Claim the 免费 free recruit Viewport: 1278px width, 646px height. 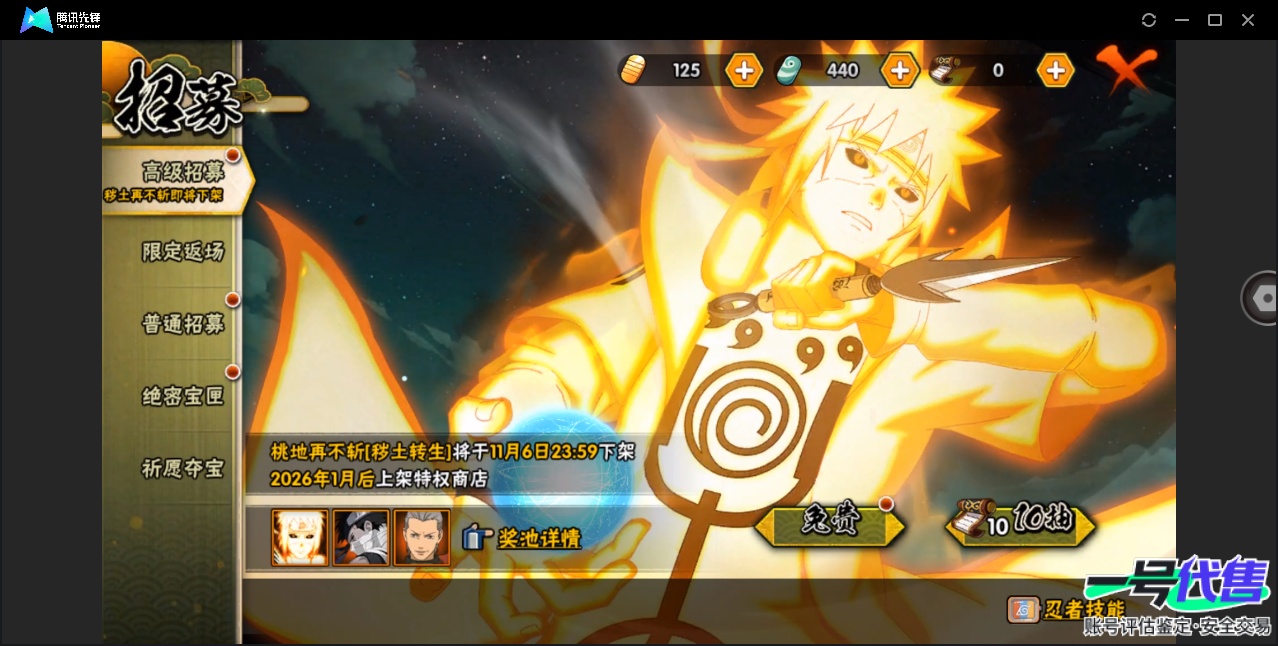coord(830,523)
